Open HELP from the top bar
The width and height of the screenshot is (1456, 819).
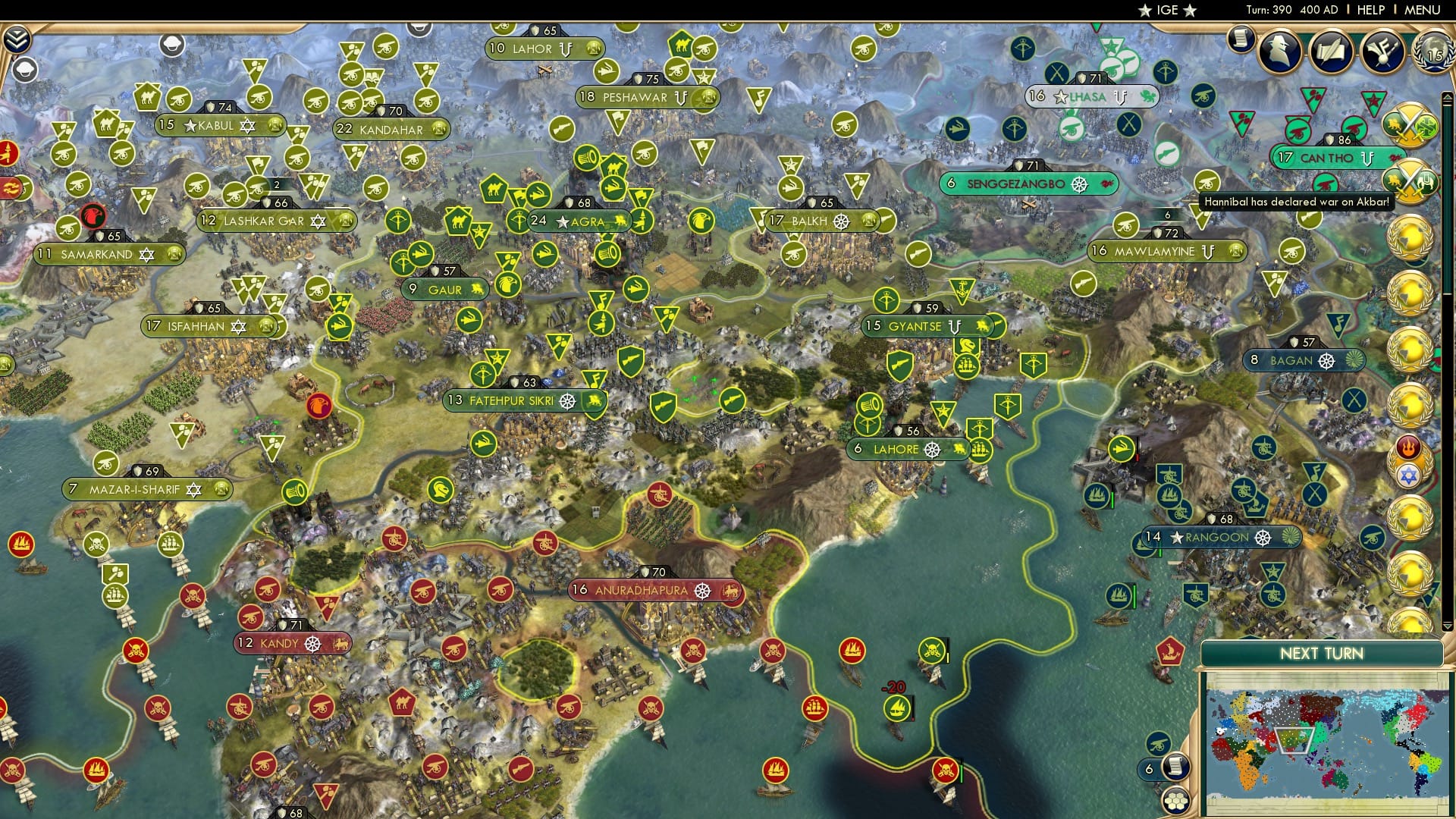(1370, 9)
